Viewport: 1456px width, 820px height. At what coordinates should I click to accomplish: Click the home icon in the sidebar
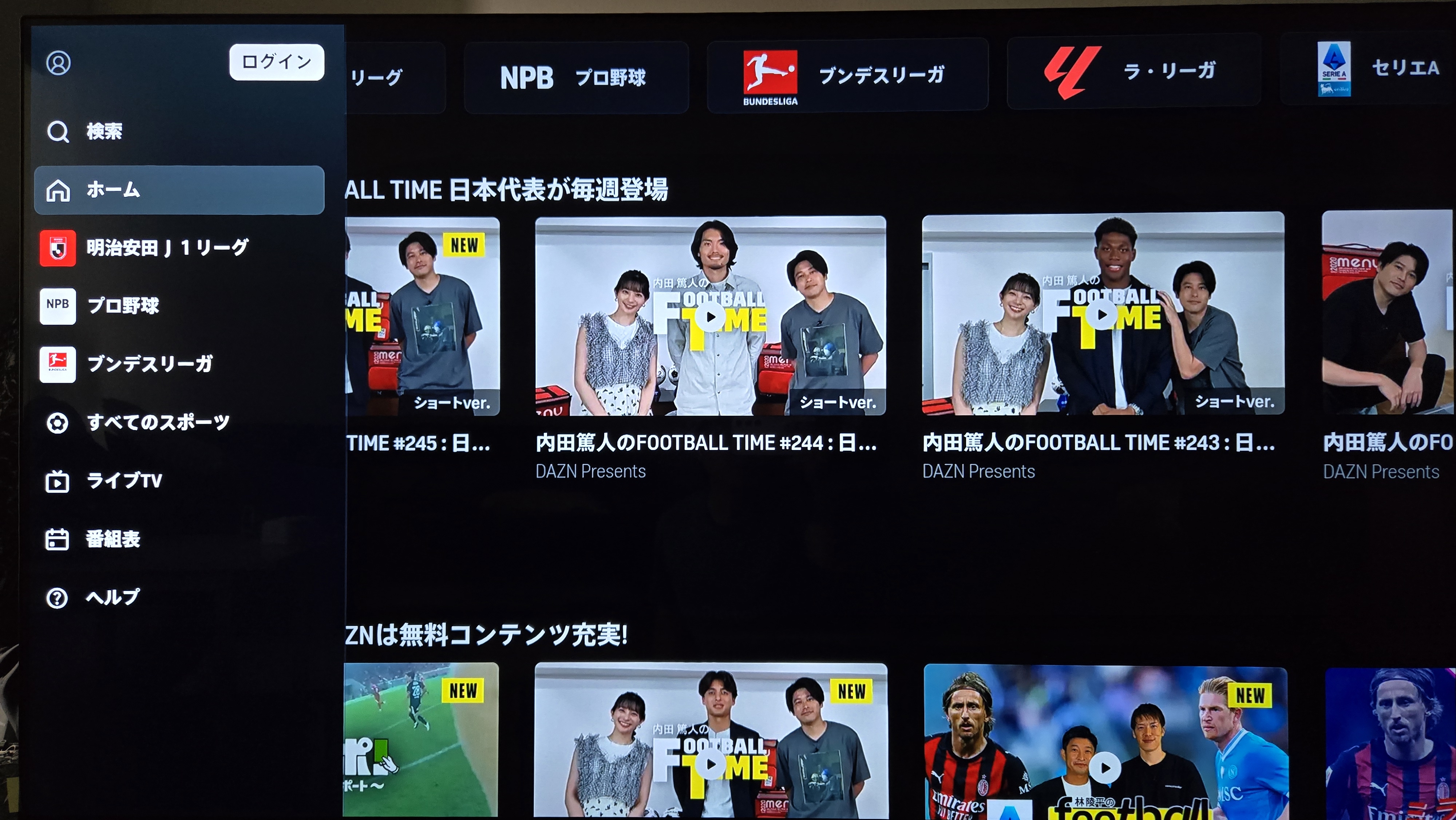point(58,190)
